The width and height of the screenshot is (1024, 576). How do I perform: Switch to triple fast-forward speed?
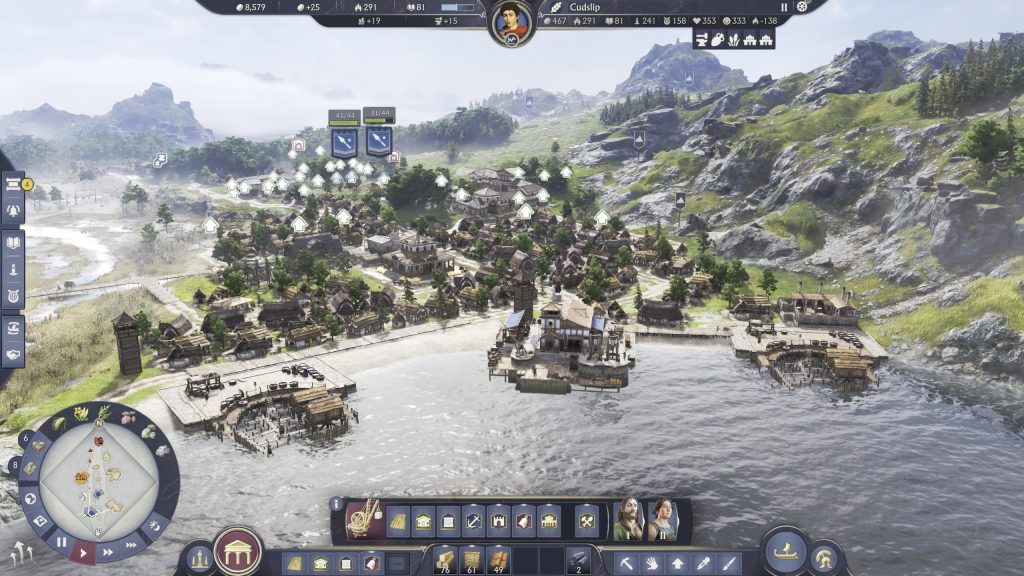pyautogui.click(x=131, y=543)
